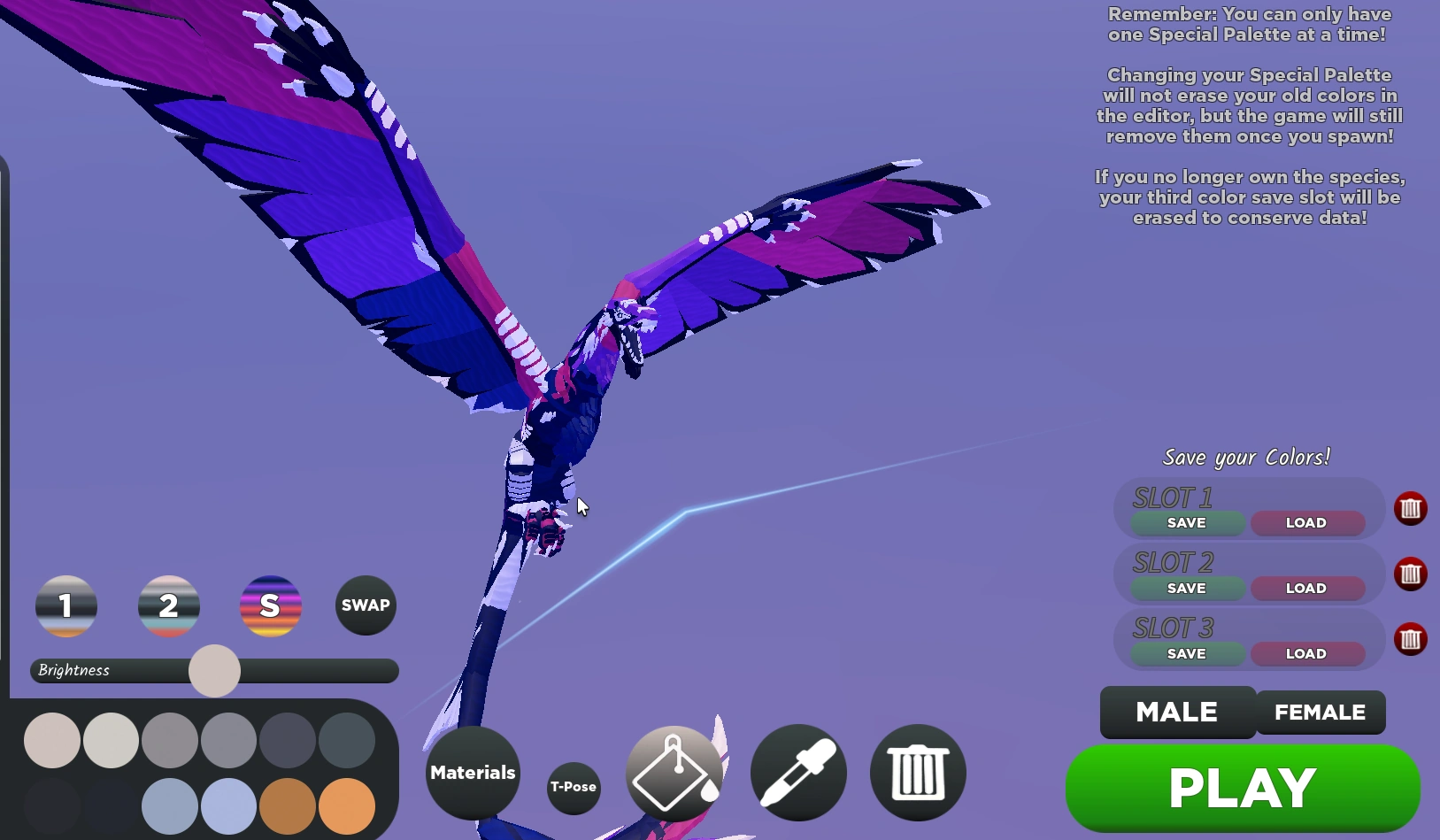The image size is (1440, 840).
Task: Load colors from SLOT 1
Action: [1306, 523]
